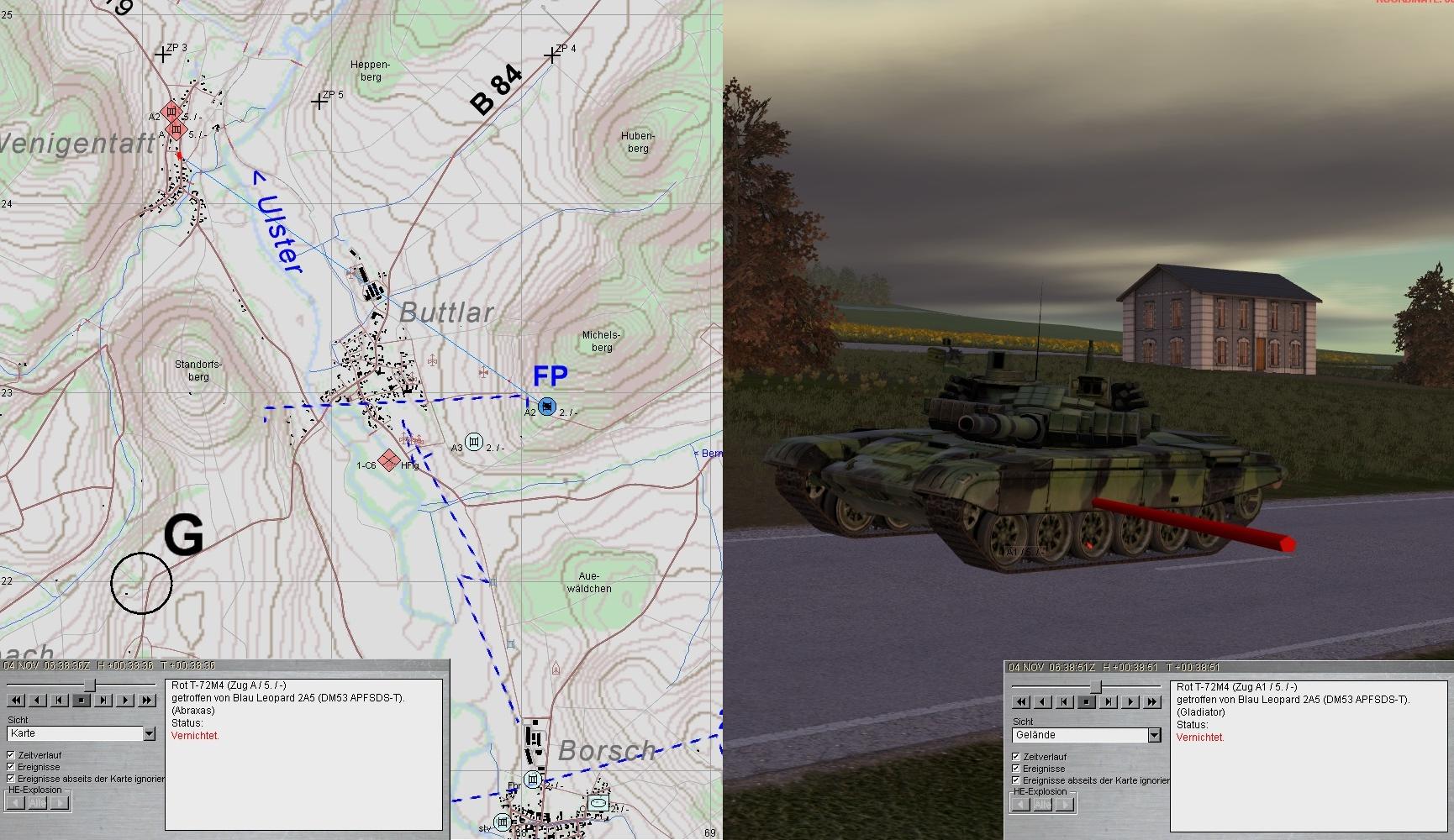Image resolution: width=1454 pixels, height=840 pixels.
Task: Untick Ereignisse in the Karte panel
Action: pos(11,767)
